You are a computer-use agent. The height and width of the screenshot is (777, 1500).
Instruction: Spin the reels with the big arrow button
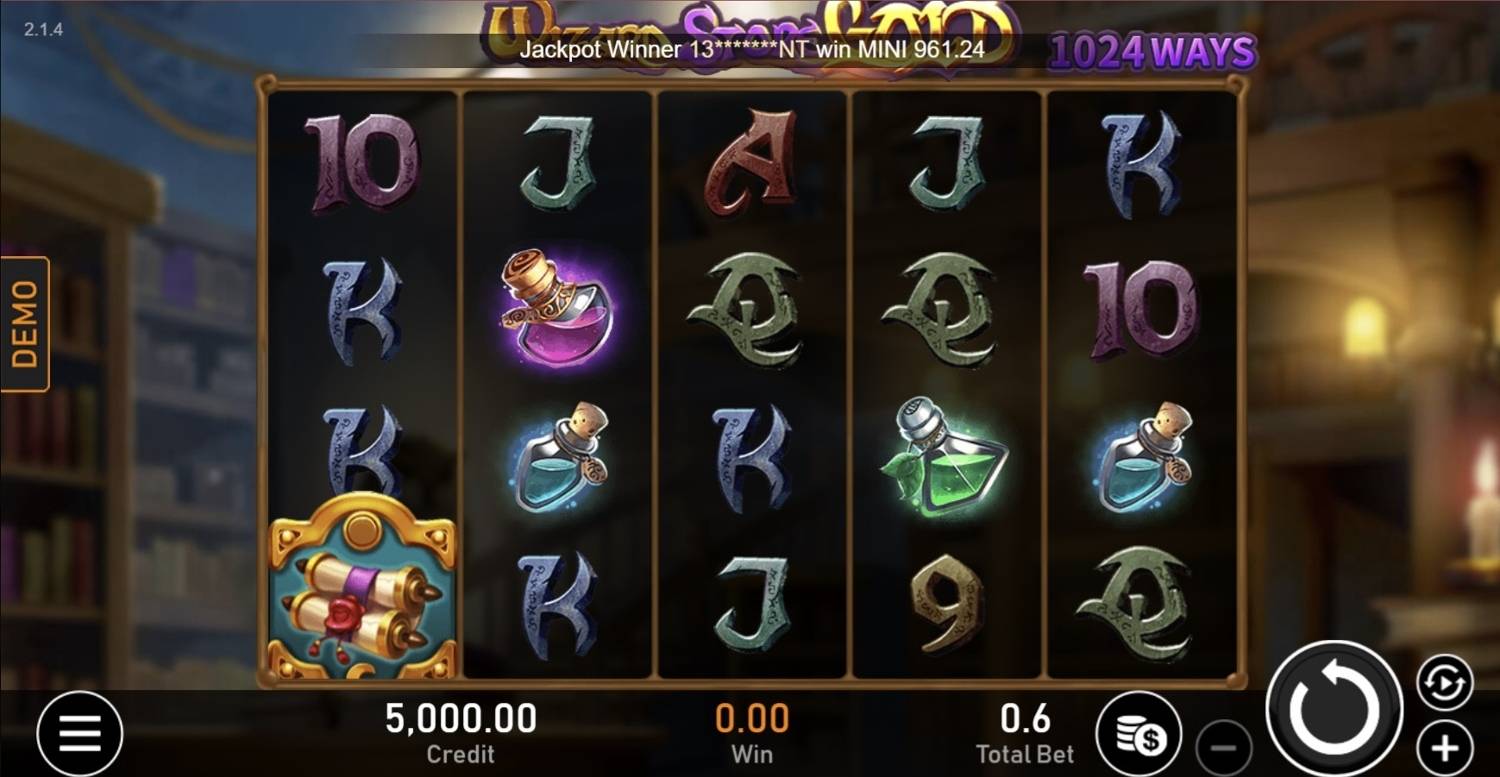coord(1335,709)
